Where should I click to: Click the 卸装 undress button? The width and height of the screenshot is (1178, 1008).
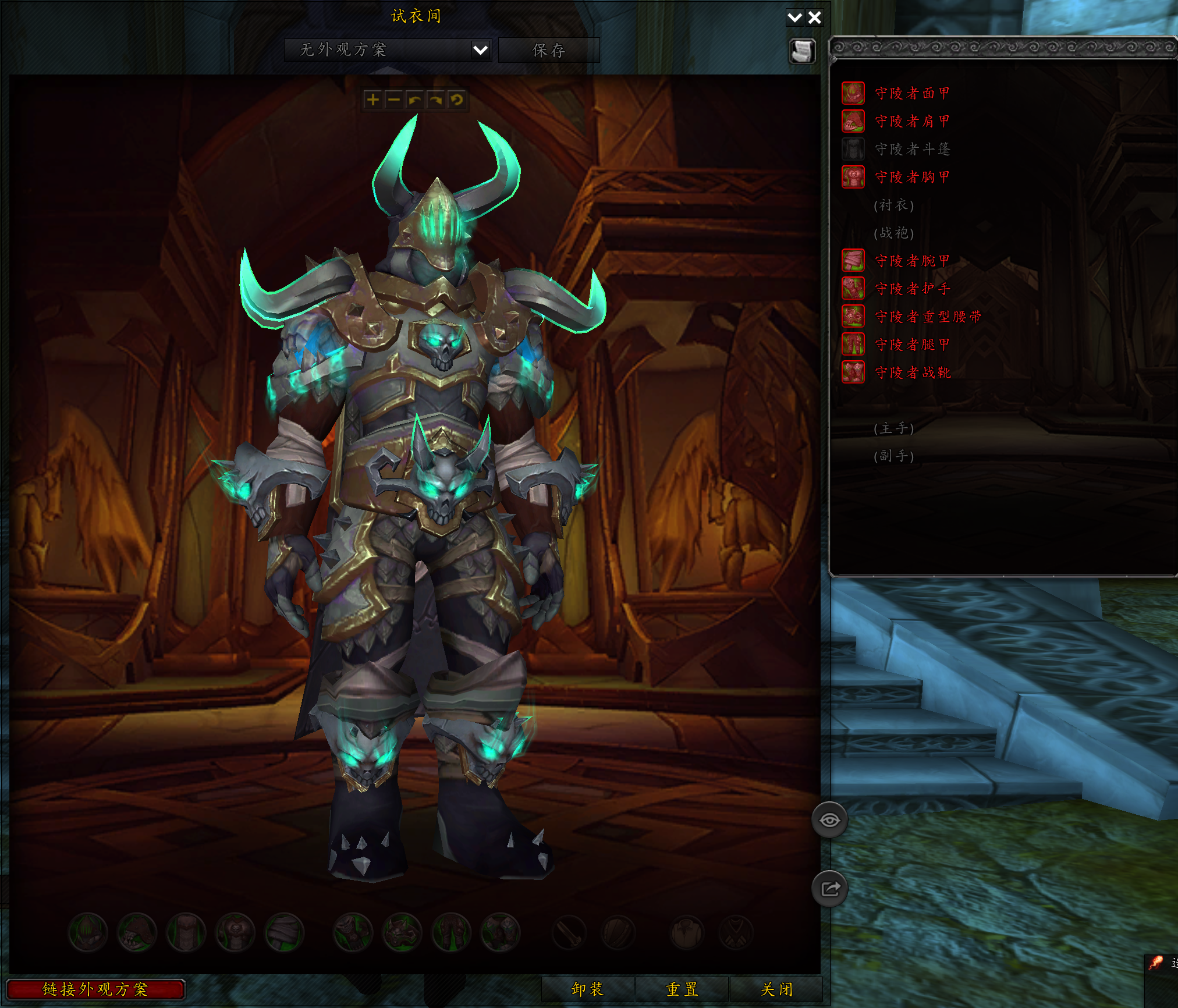588,989
